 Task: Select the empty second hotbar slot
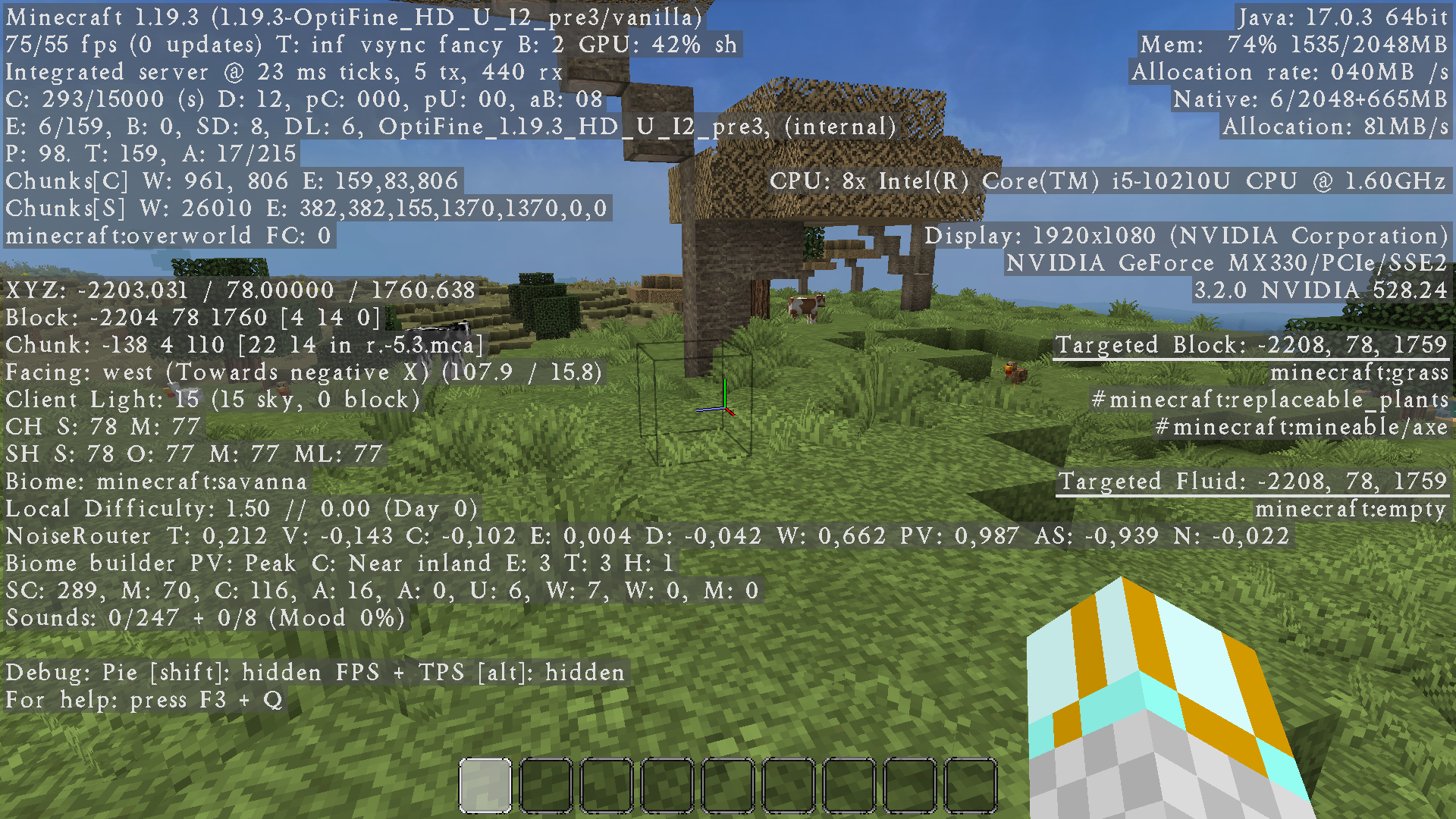point(545,784)
